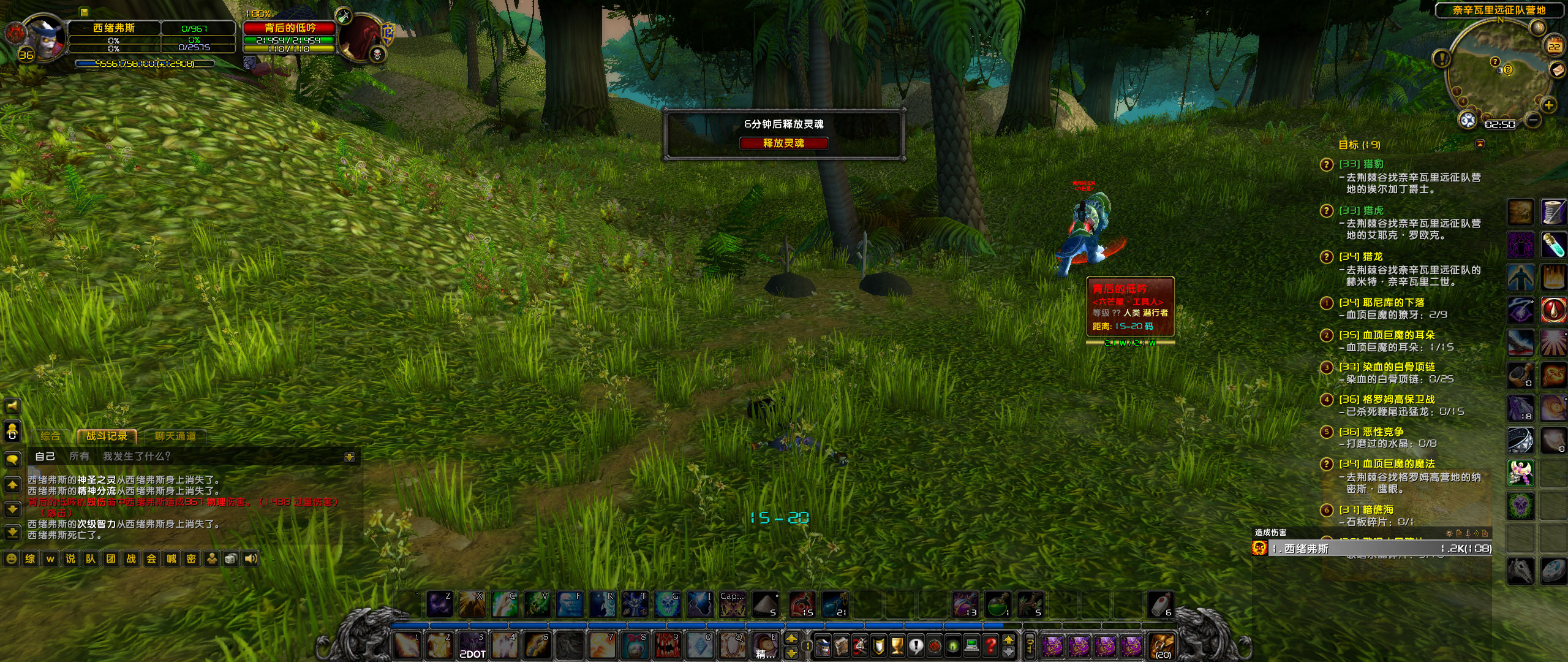Click the 02:50 clock under the minimap
The image size is (1568, 662).
[x=1499, y=124]
